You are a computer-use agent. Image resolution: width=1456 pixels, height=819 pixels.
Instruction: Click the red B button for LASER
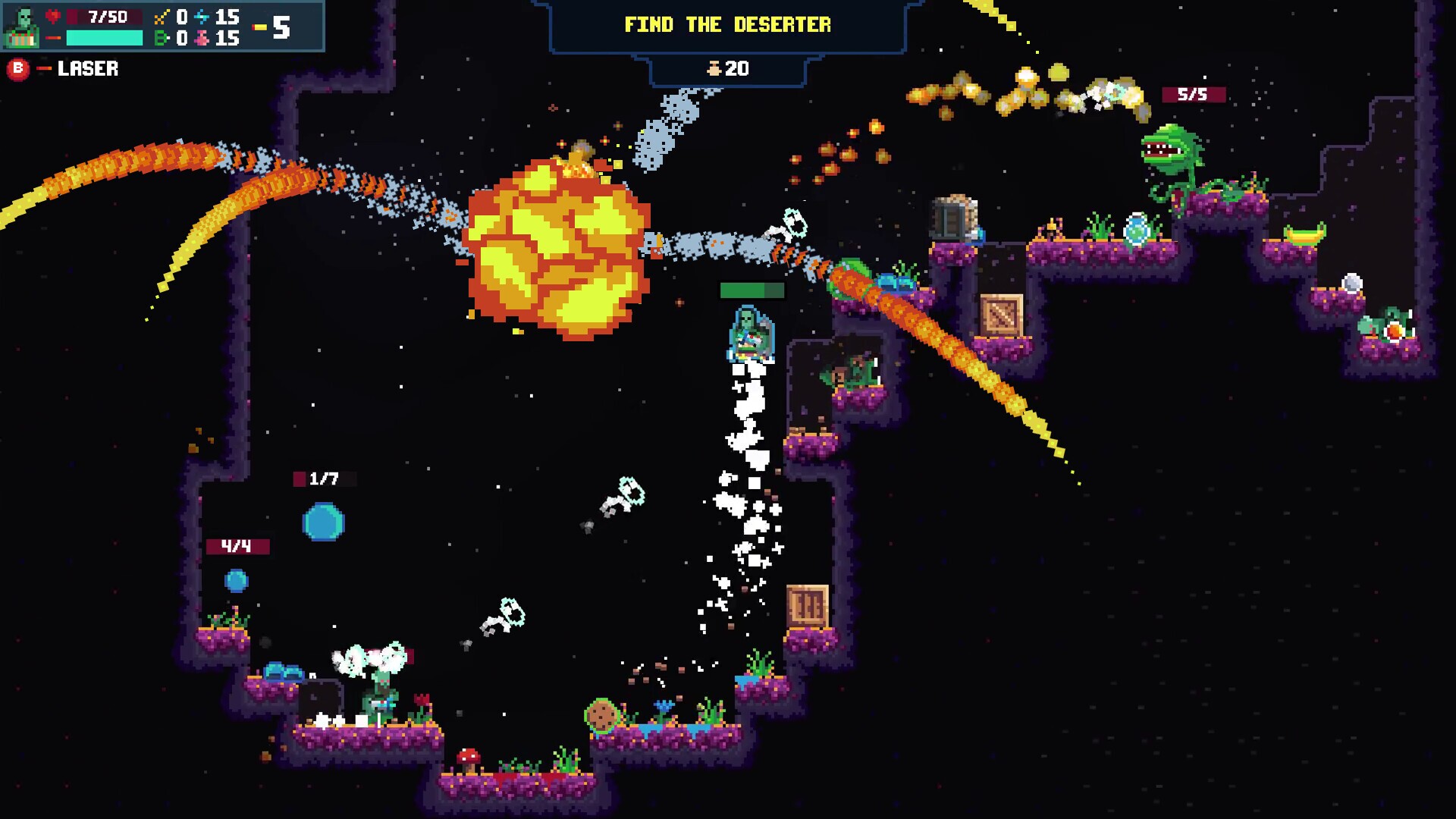coord(17,68)
